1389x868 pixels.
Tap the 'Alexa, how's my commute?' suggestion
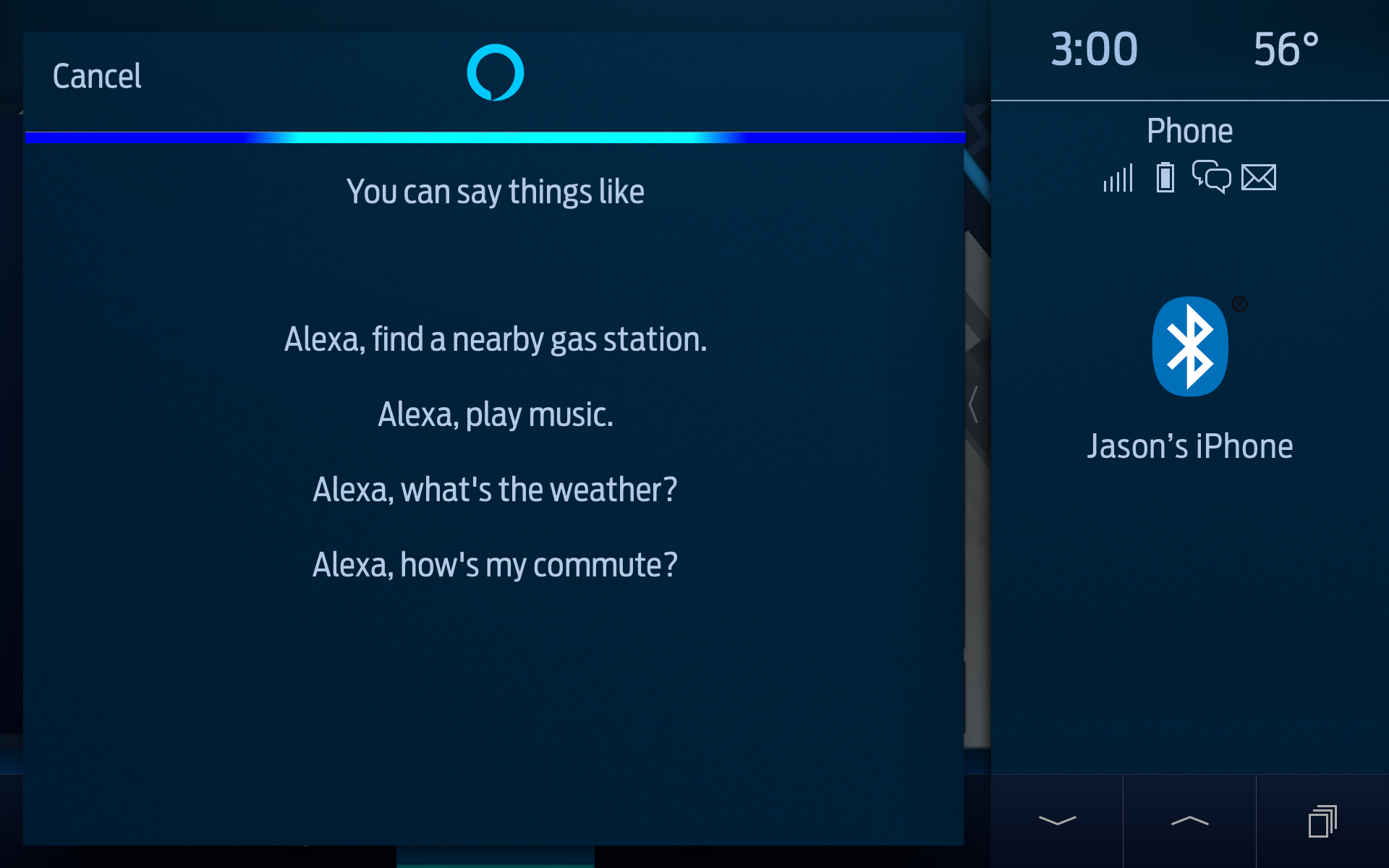click(494, 565)
